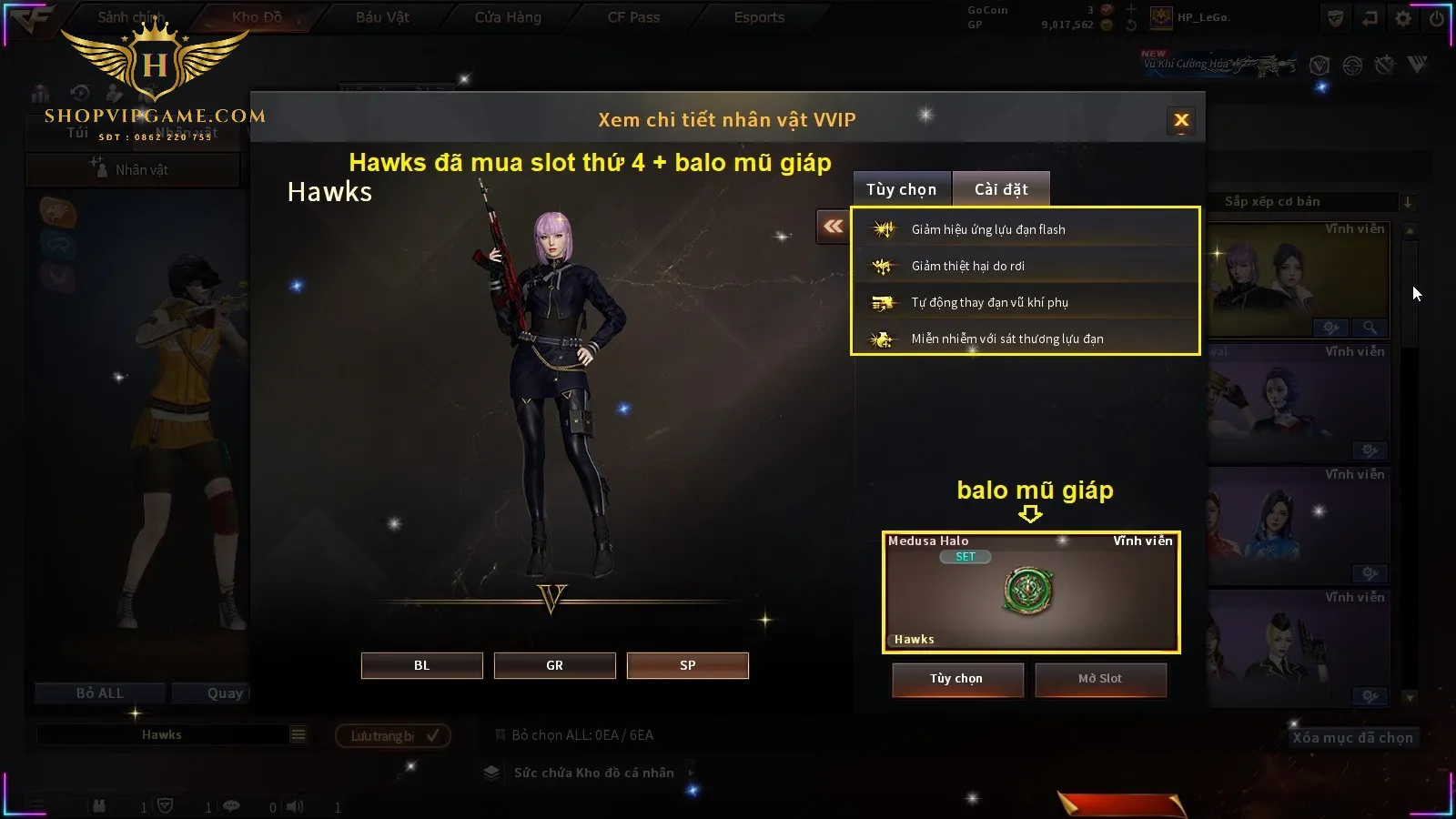This screenshot has width=1456, height=819.
Task: Choose the GR team button
Action: point(554,665)
